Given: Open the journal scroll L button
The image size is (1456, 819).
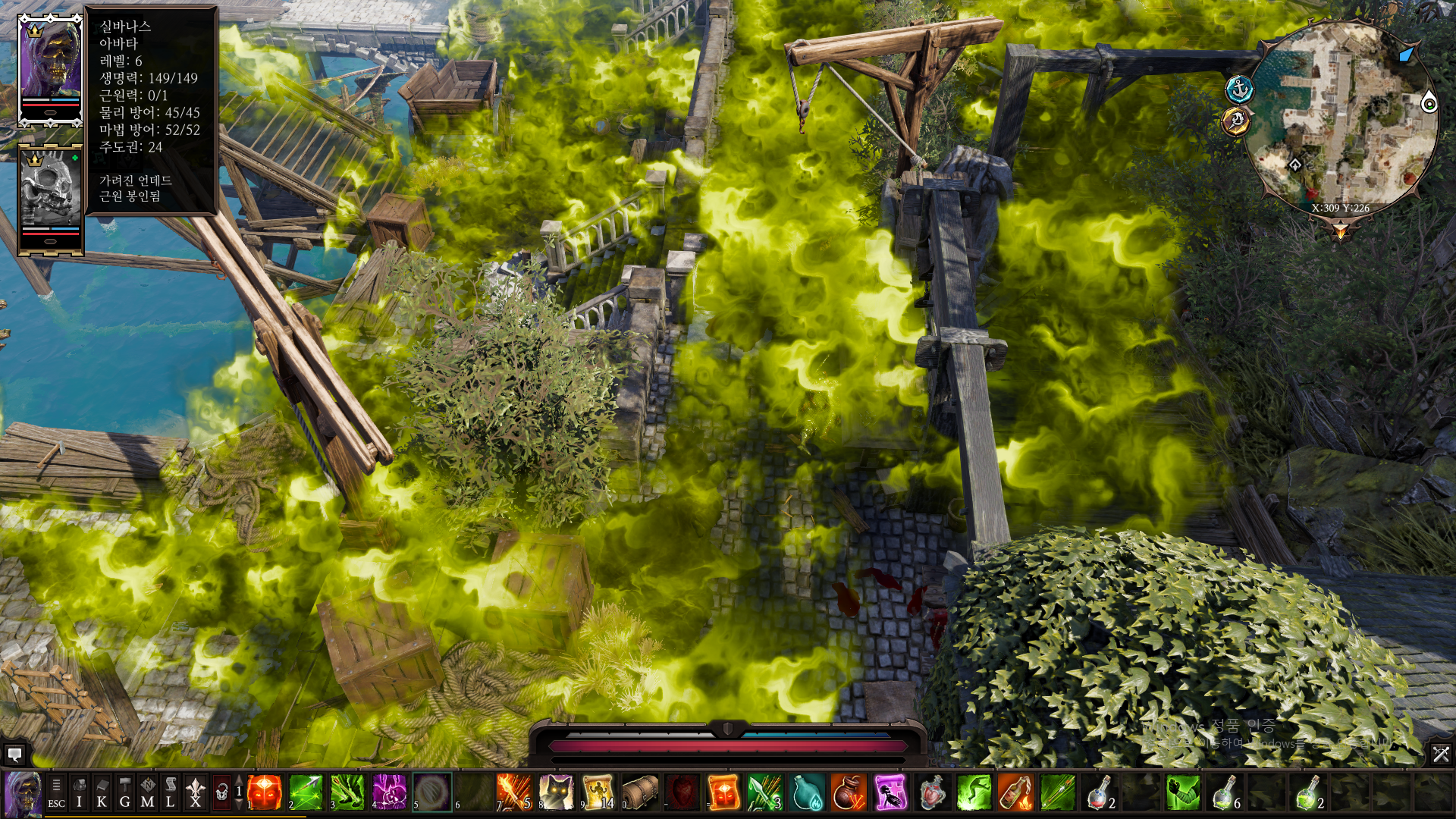Looking at the screenshot, I should pos(171,793).
